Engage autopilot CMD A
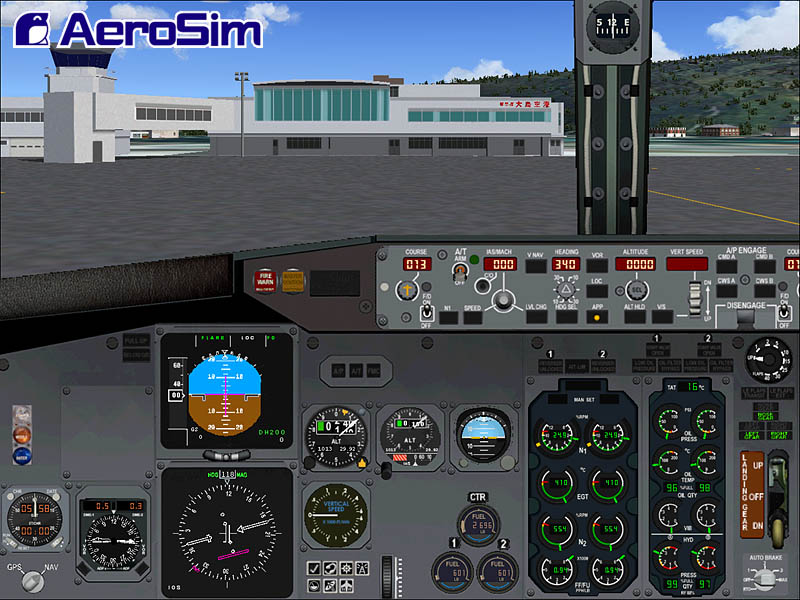Image resolution: width=800 pixels, height=600 pixels. click(727, 268)
